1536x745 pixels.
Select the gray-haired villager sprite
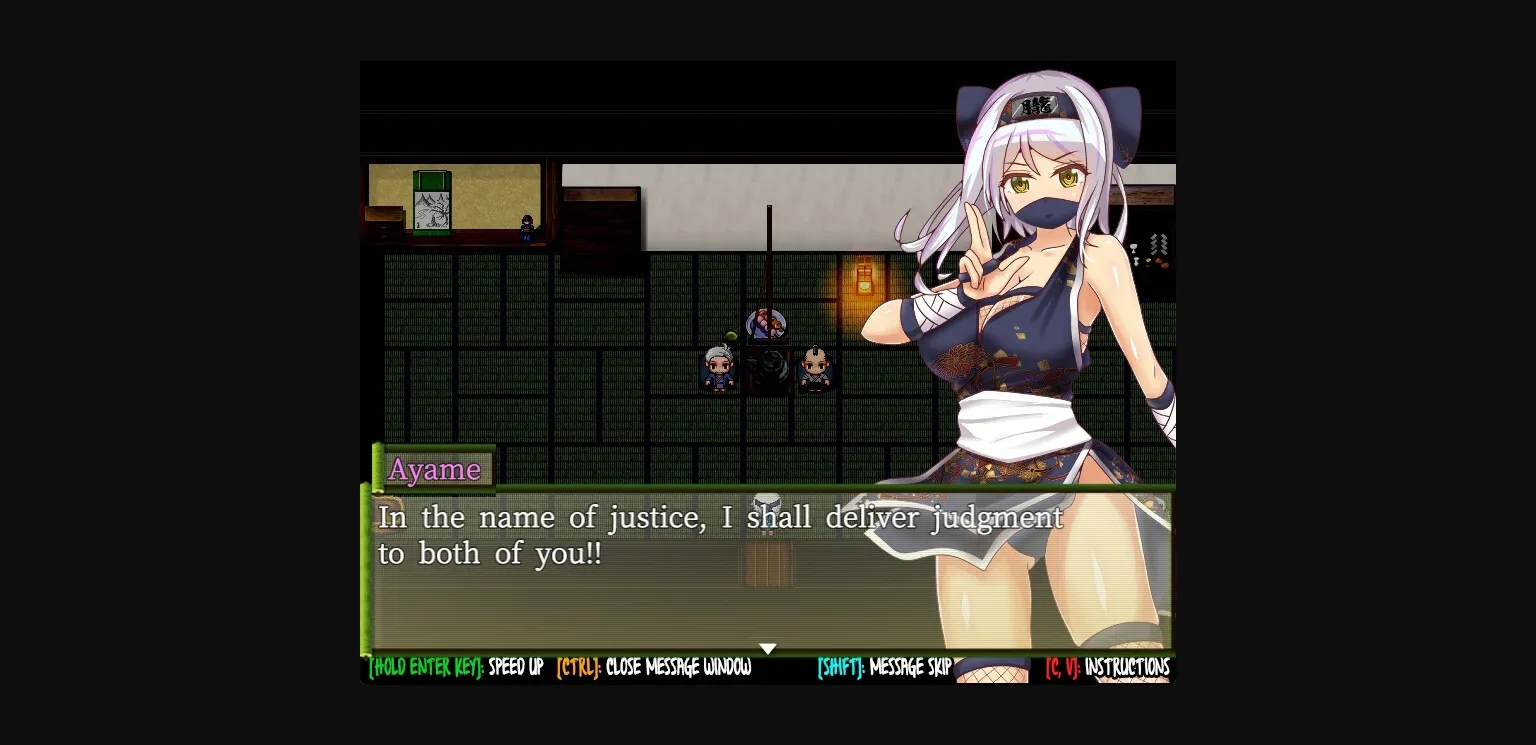718,367
